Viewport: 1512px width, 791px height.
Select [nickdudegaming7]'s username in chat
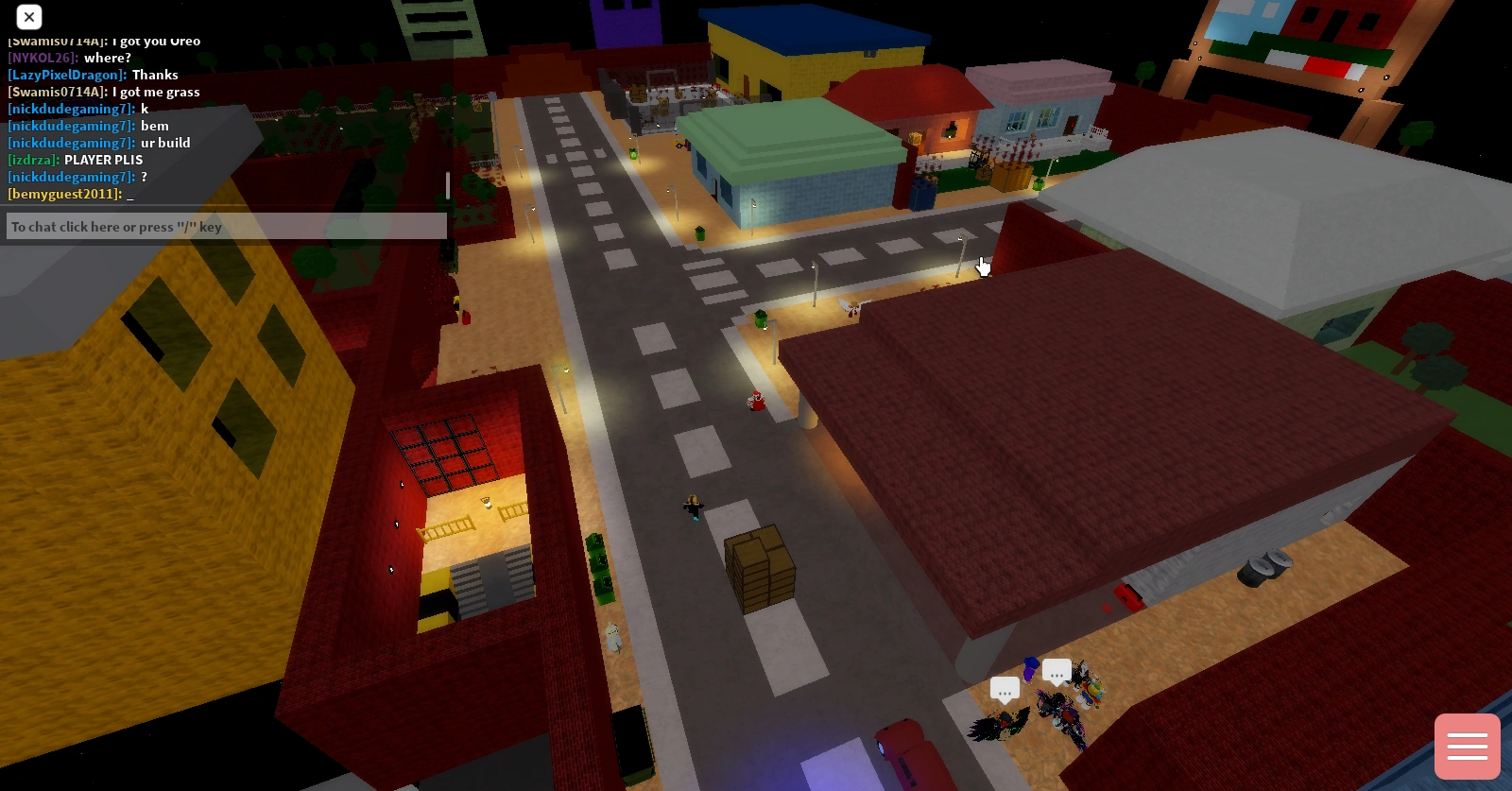click(x=70, y=109)
